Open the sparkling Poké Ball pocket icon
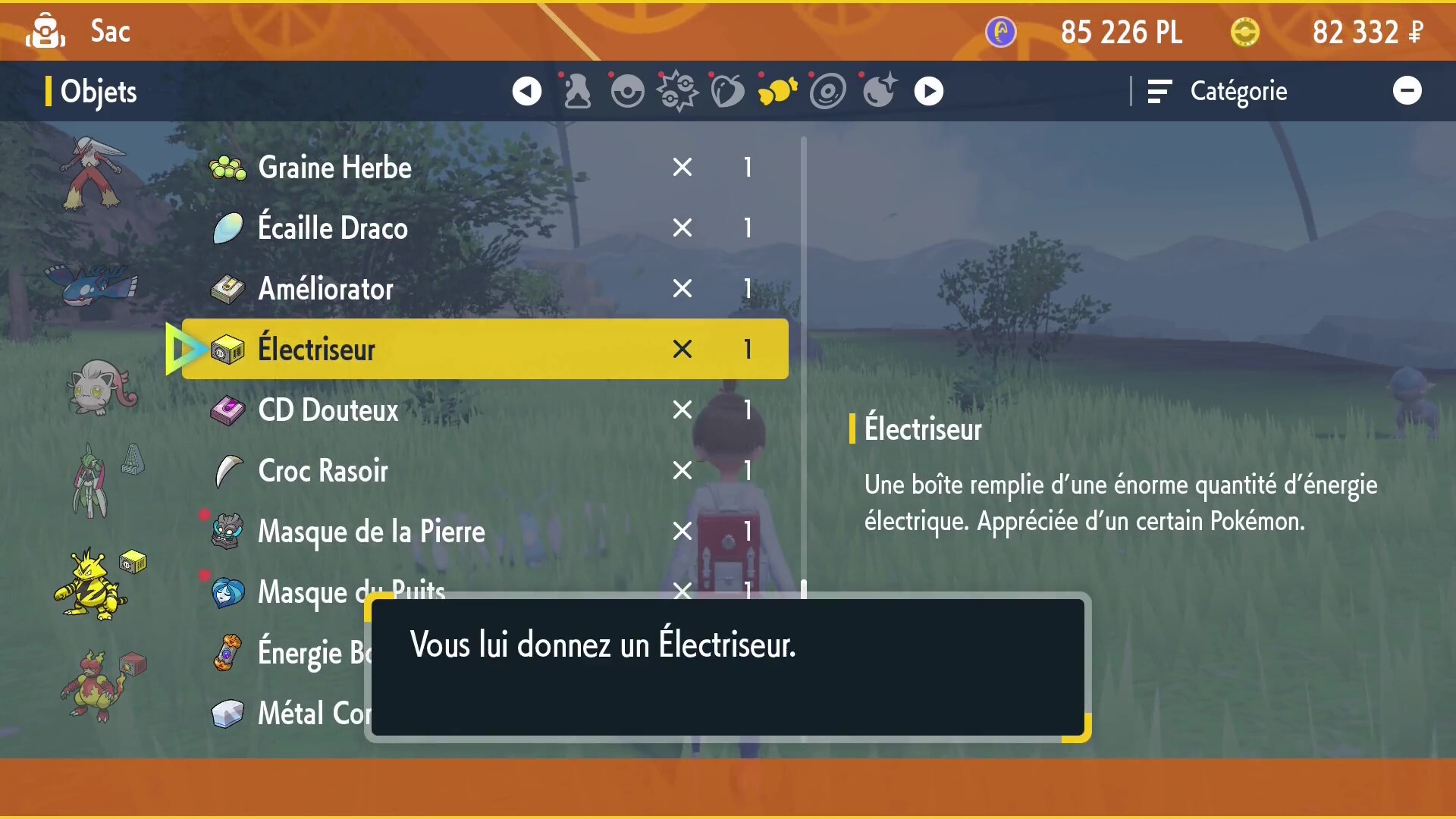This screenshot has width=1456, height=819. 878,90
